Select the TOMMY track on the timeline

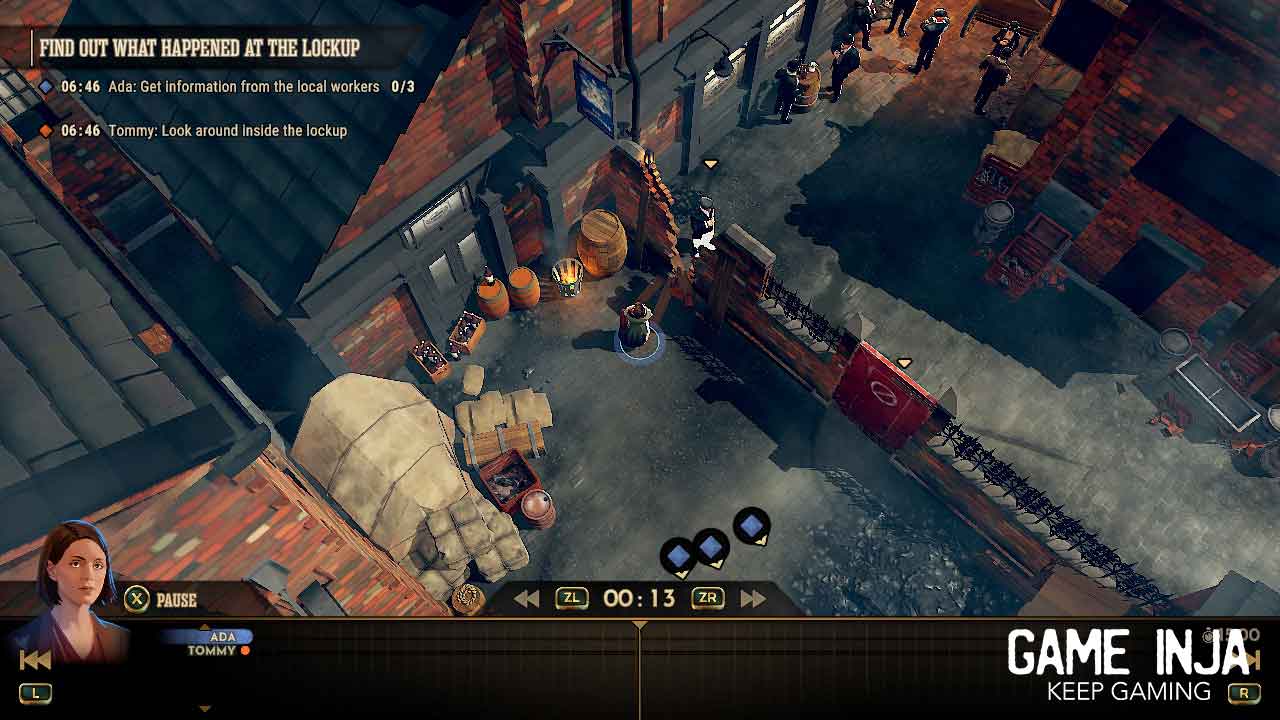[213, 651]
